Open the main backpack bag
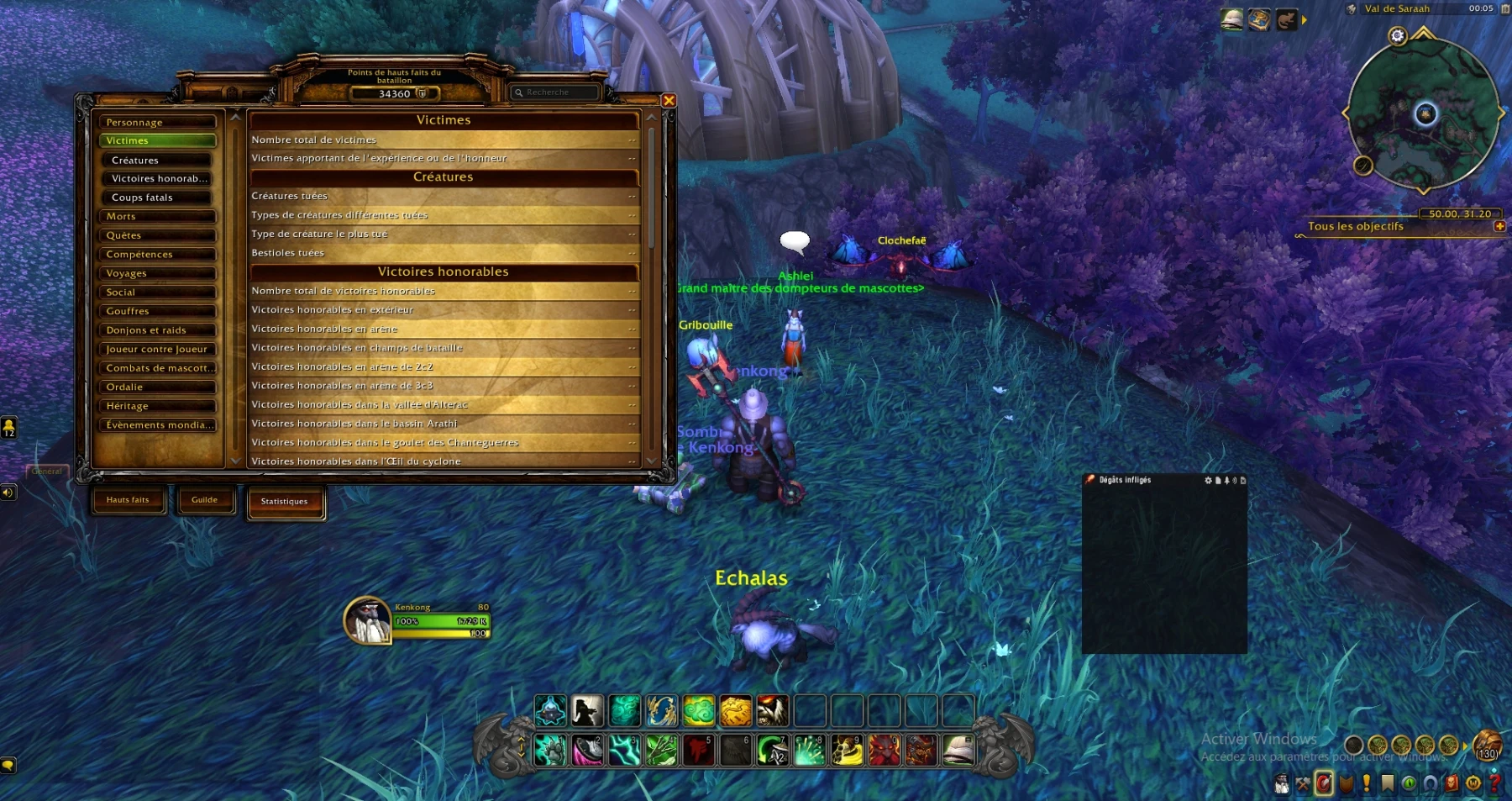 [1487, 746]
